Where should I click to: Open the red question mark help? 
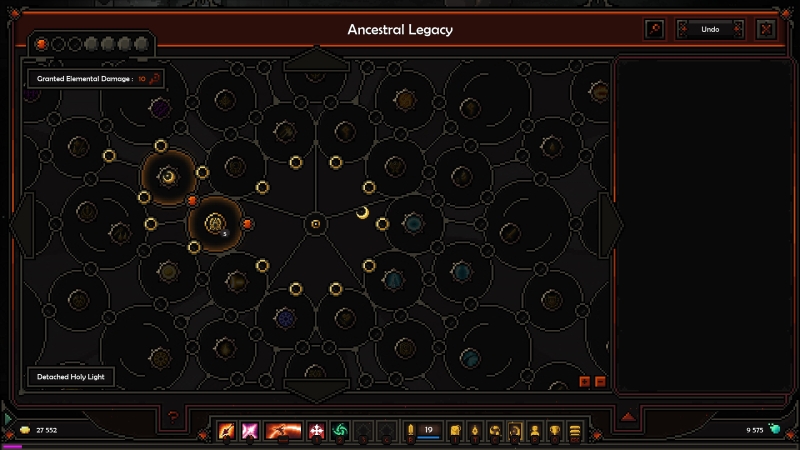tap(174, 417)
